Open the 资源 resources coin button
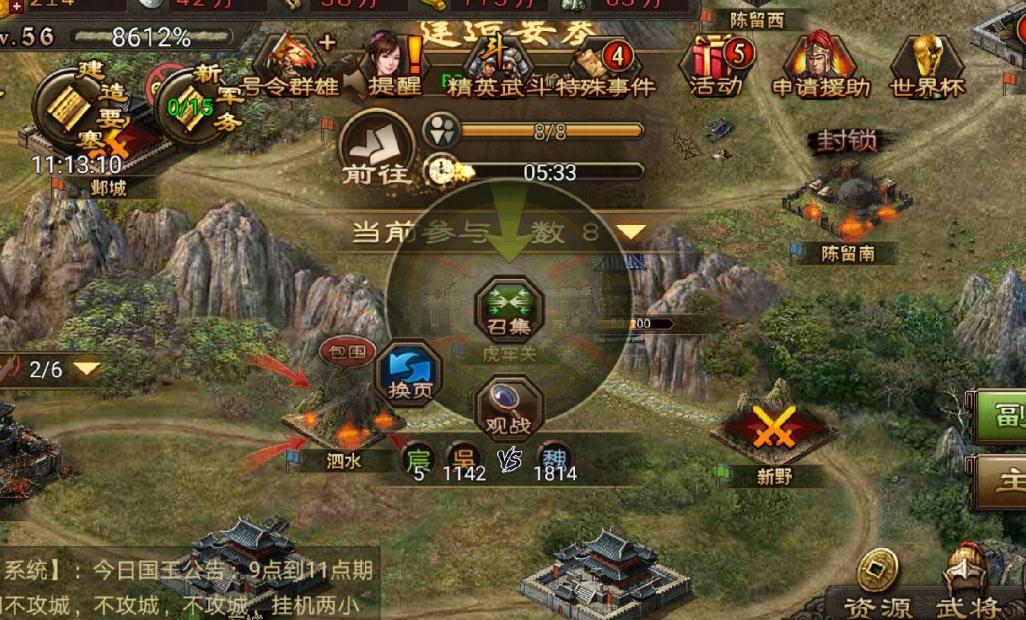The width and height of the screenshot is (1026, 620). 876,585
